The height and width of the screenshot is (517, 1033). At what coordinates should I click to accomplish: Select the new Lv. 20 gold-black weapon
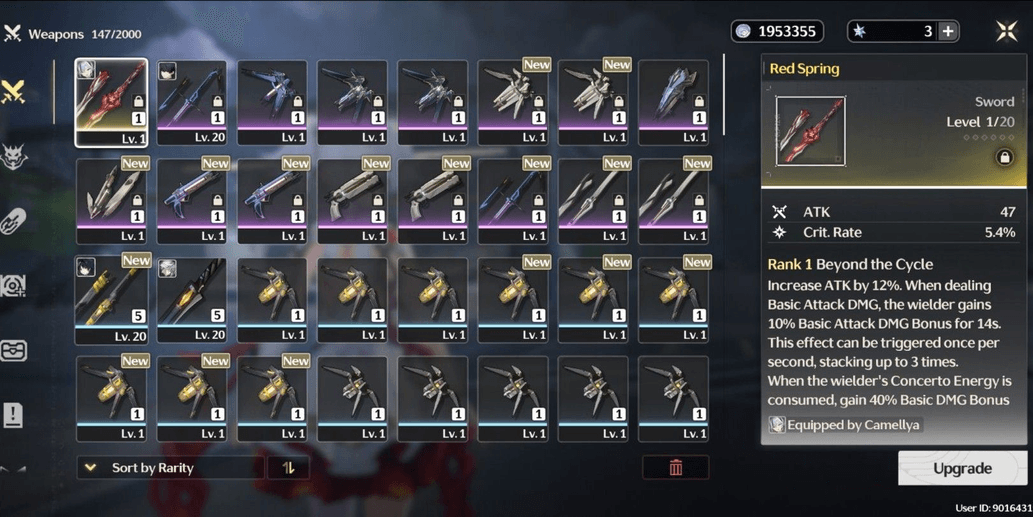tap(111, 298)
